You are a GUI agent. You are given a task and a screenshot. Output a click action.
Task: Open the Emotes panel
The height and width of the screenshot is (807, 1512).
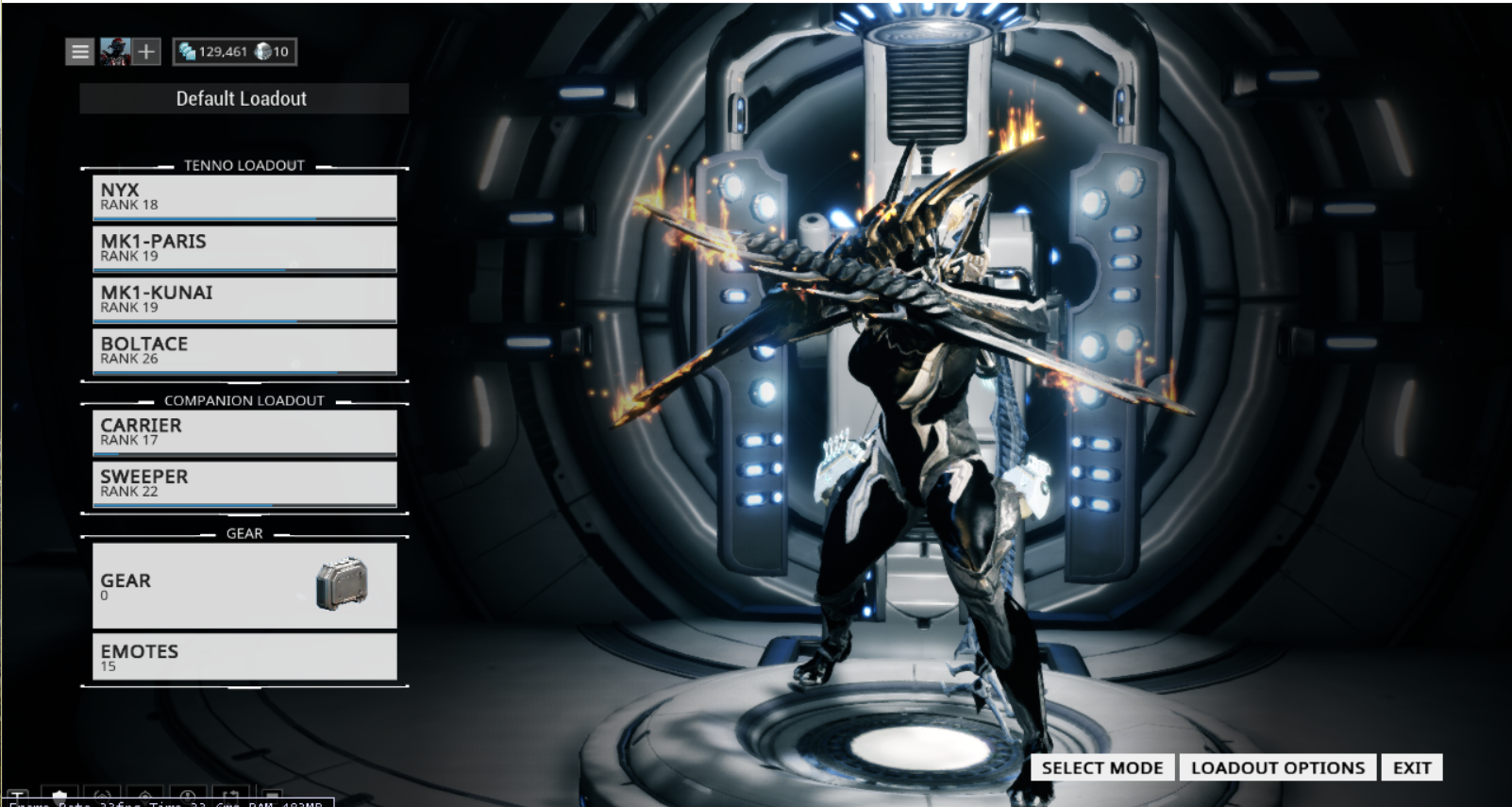pos(244,657)
